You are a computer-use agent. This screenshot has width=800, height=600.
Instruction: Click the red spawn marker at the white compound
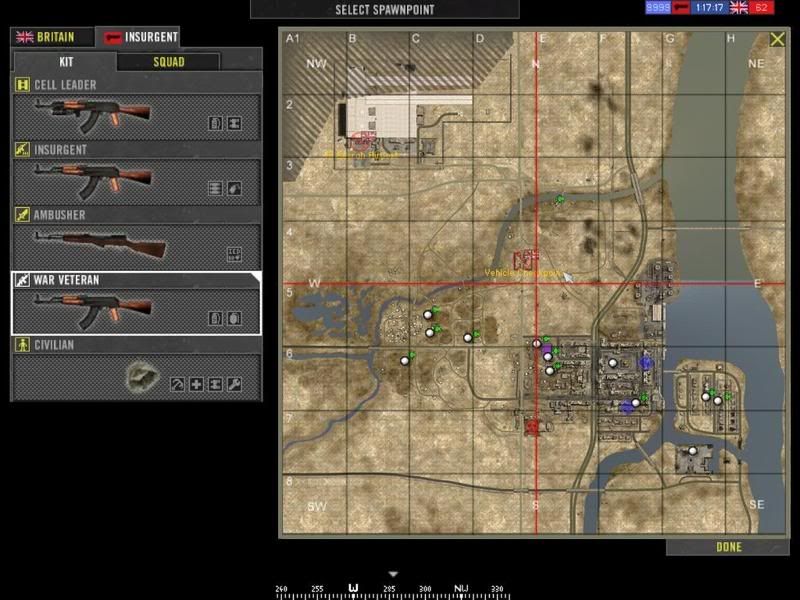click(x=363, y=141)
